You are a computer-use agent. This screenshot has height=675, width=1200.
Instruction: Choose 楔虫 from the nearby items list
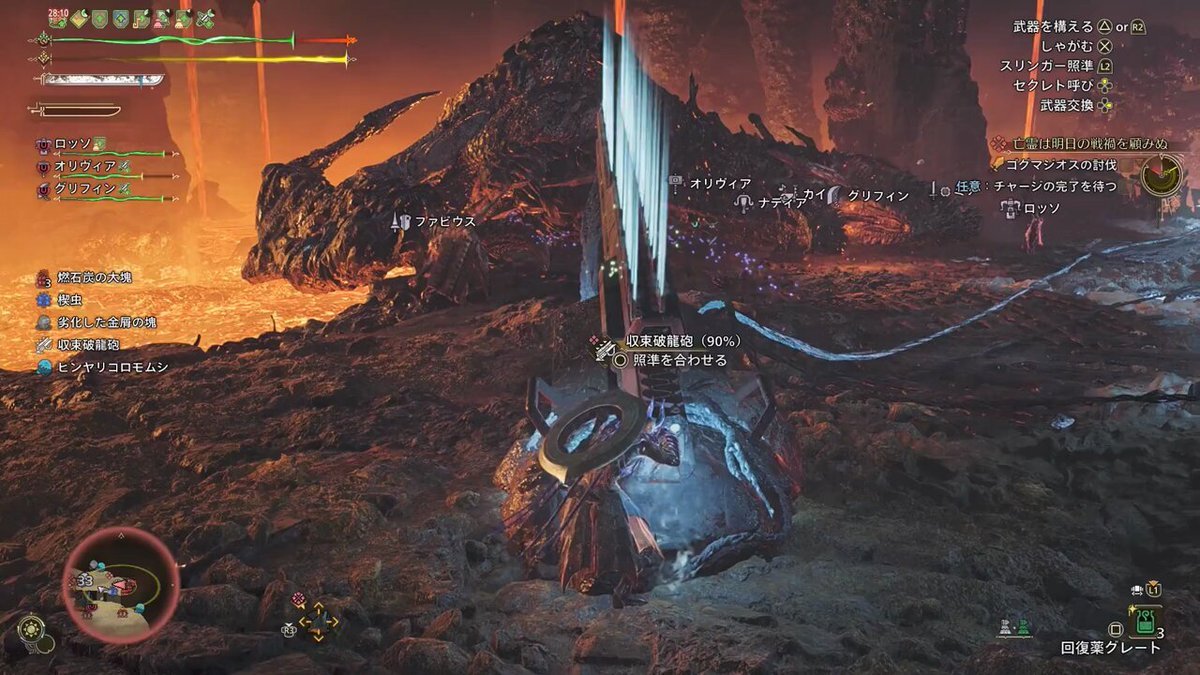70,300
